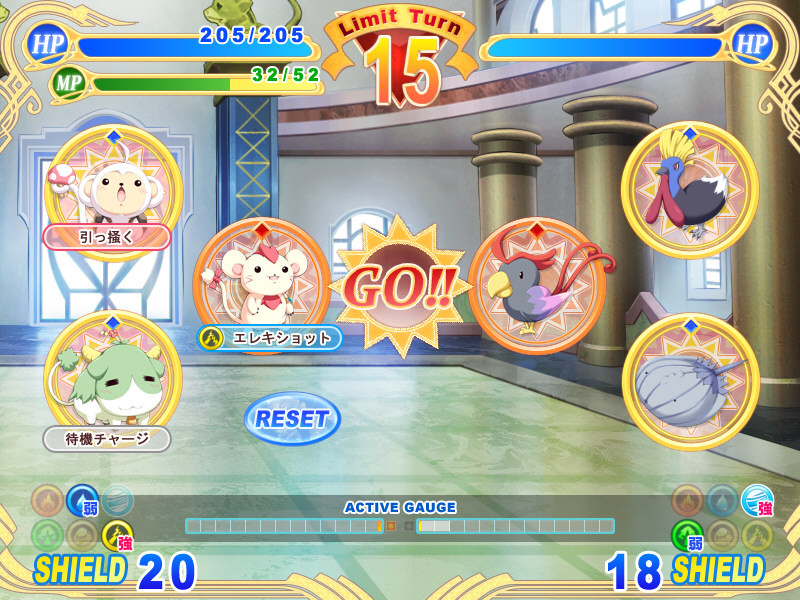
Task: Pick the 待機チャージ skill label
Action: tap(107, 438)
